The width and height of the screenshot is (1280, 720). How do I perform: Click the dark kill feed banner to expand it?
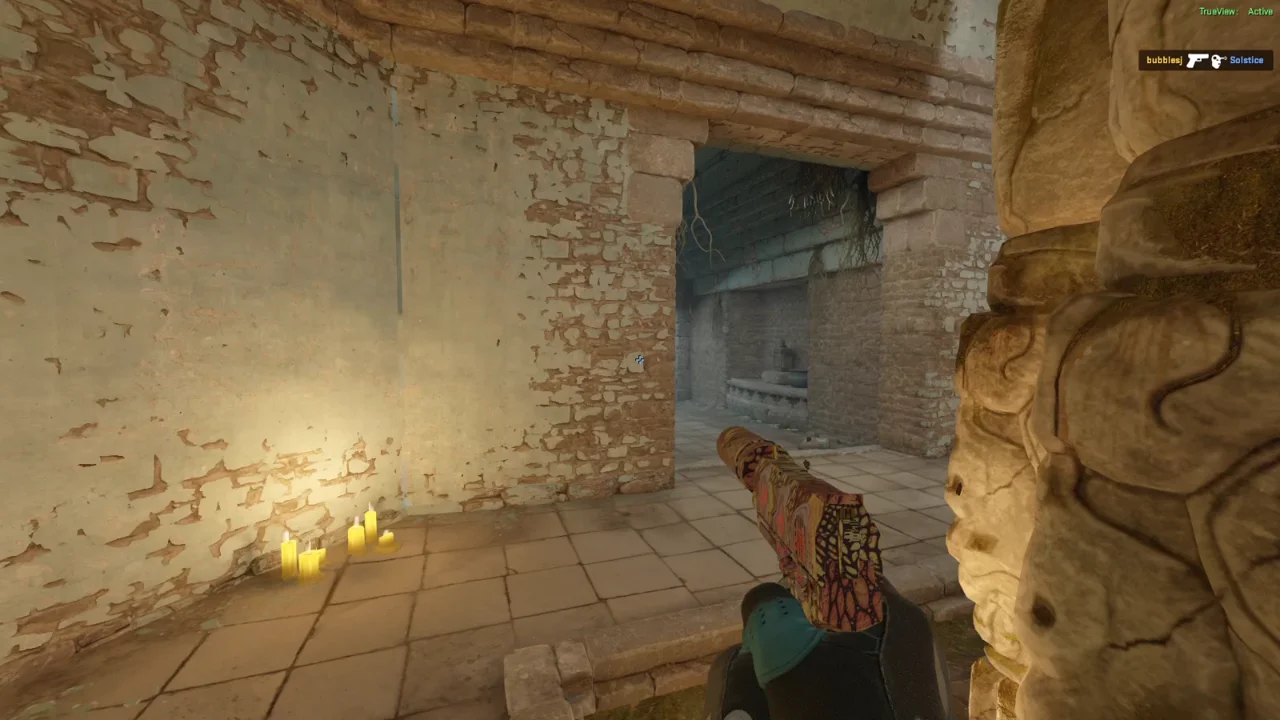pyautogui.click(x=1205, y=60)
